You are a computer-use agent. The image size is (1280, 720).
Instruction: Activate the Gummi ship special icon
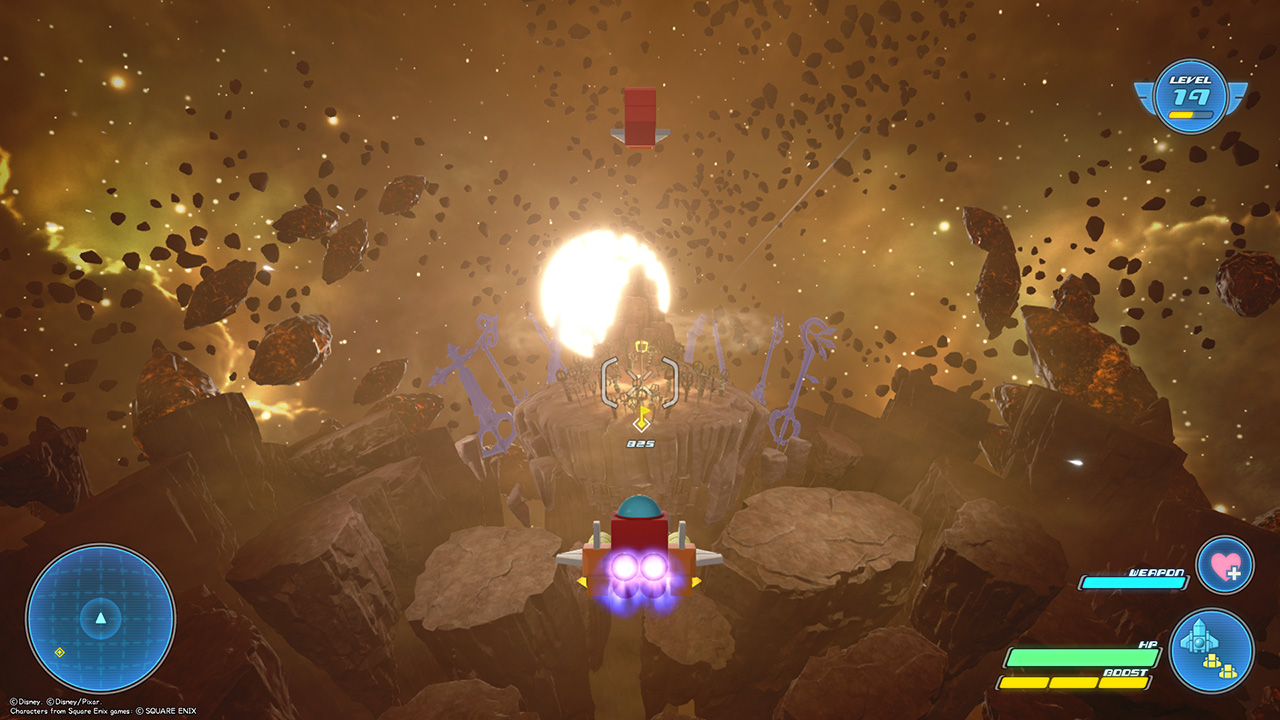1211,651
